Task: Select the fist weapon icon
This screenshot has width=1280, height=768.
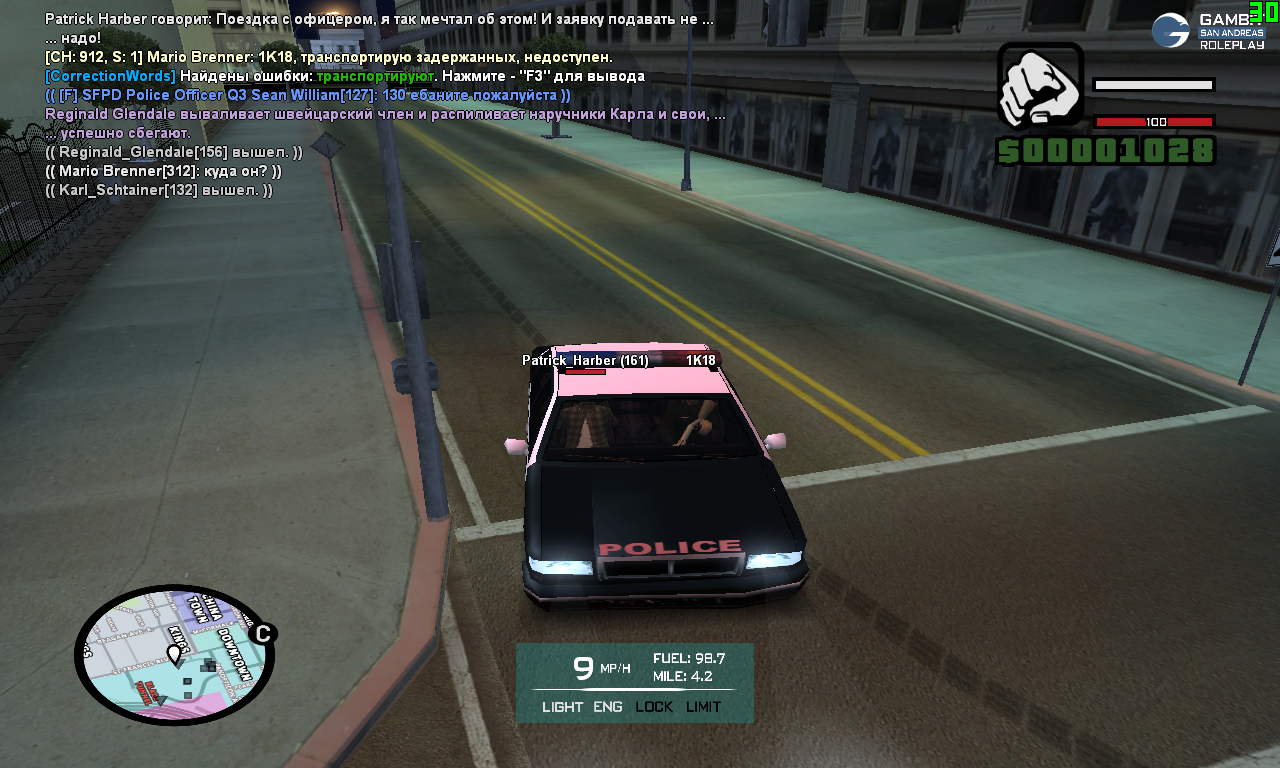Action: (1040, 88)
